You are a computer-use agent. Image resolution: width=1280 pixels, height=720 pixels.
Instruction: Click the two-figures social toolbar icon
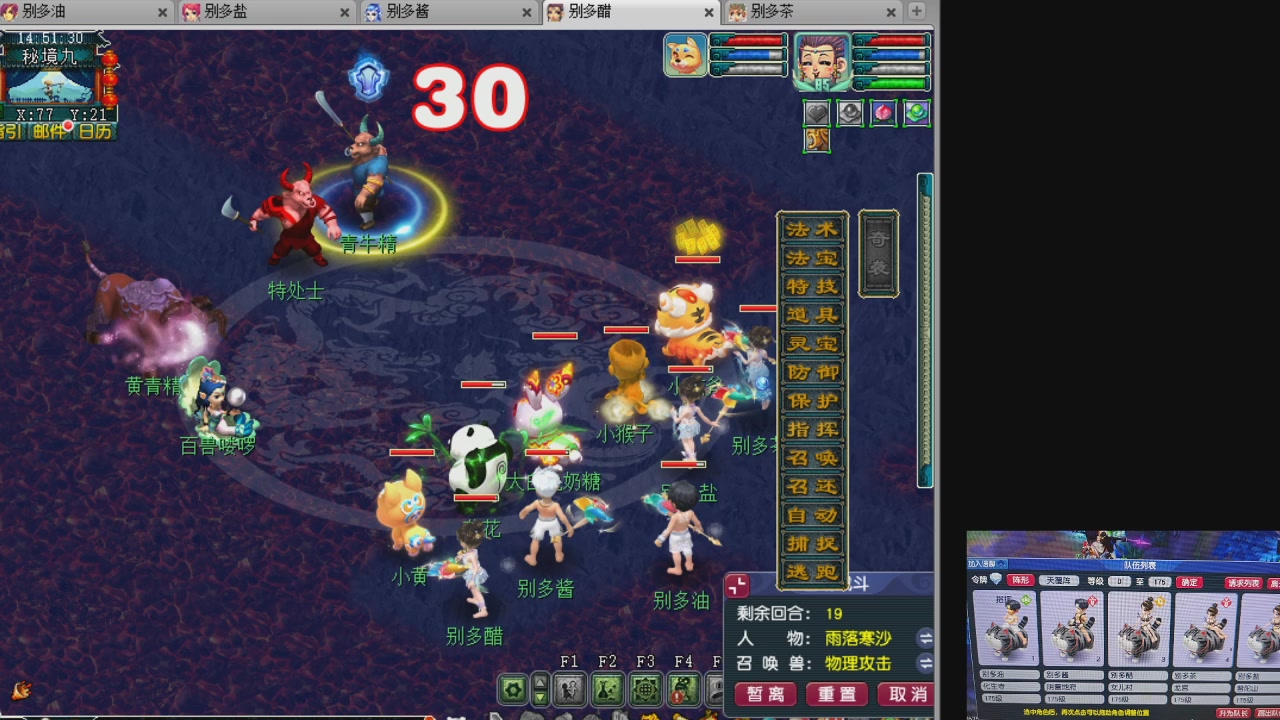[568, 688]
